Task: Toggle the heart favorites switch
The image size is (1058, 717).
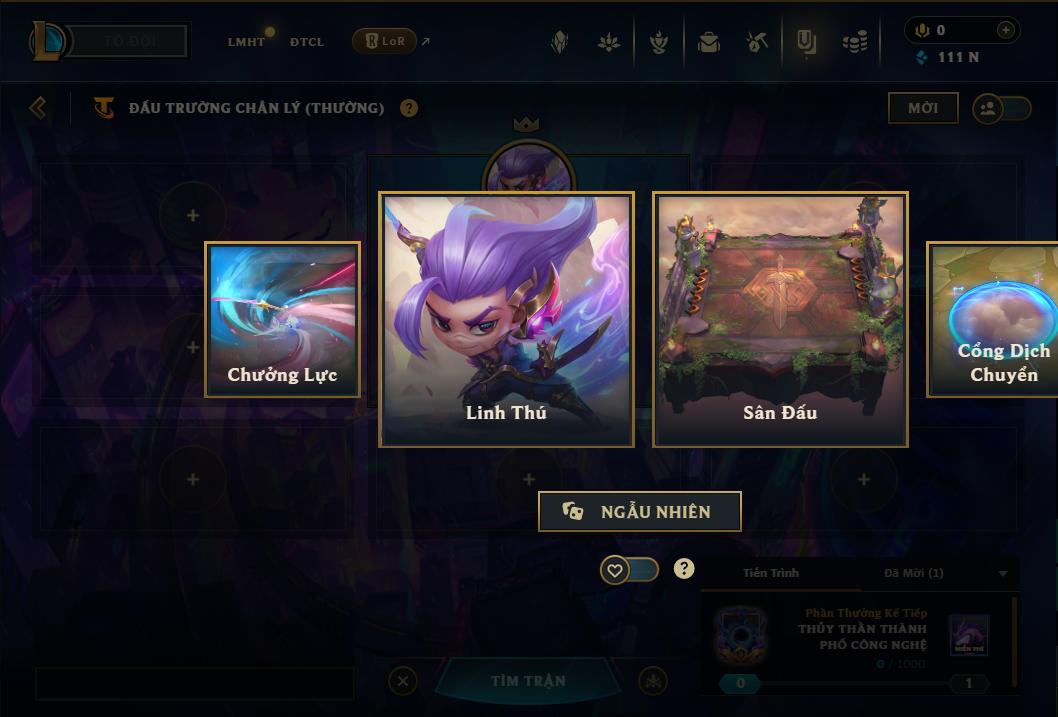Action: tap(629, 570)
